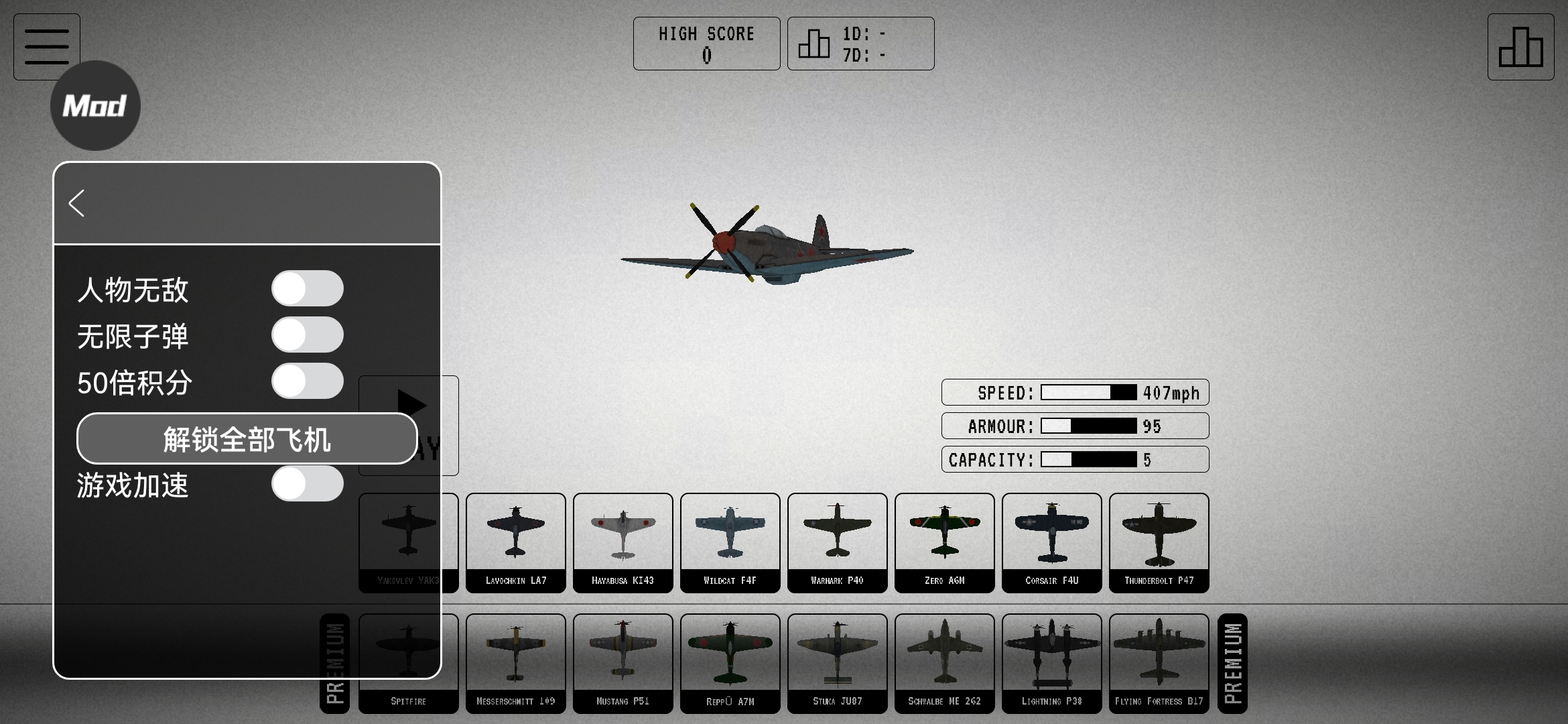Select the Warhawk P40 plane
1568x724 pixels.
pos(837,542)
